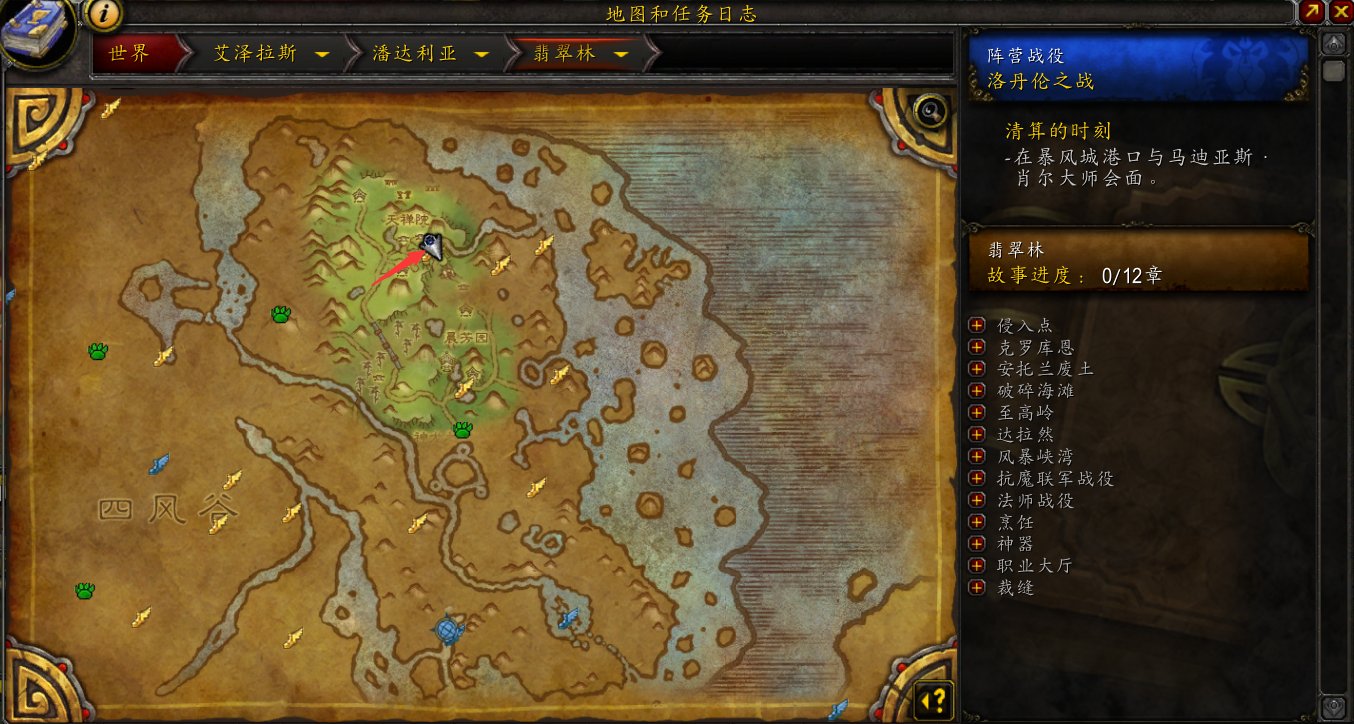Open the 潘达利亚 dropdown arrow
1354x724 pixels.
coord(482,55)
